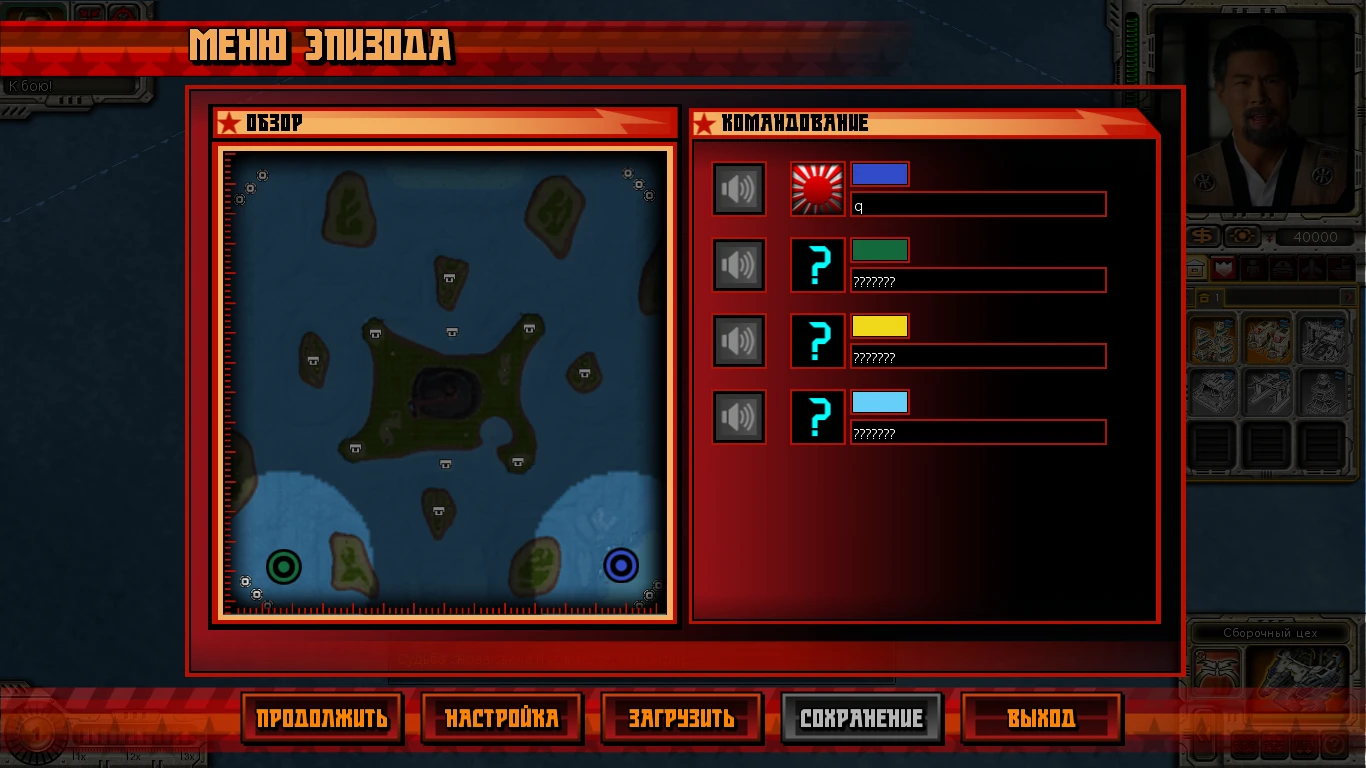Click the funds dollar icon in sidebar

coord(1203,236)
